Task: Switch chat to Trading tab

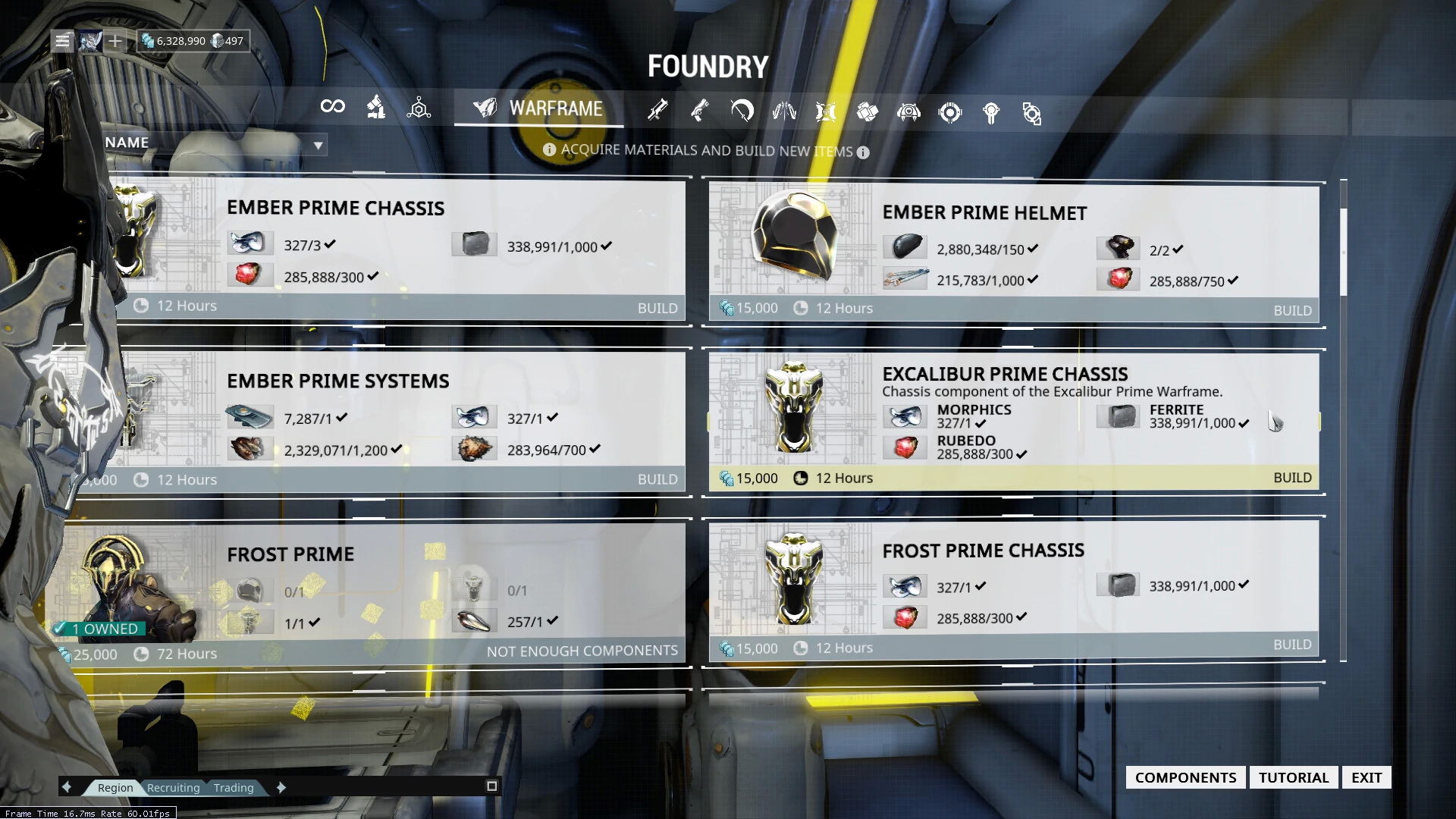Action: pos(234,788)
